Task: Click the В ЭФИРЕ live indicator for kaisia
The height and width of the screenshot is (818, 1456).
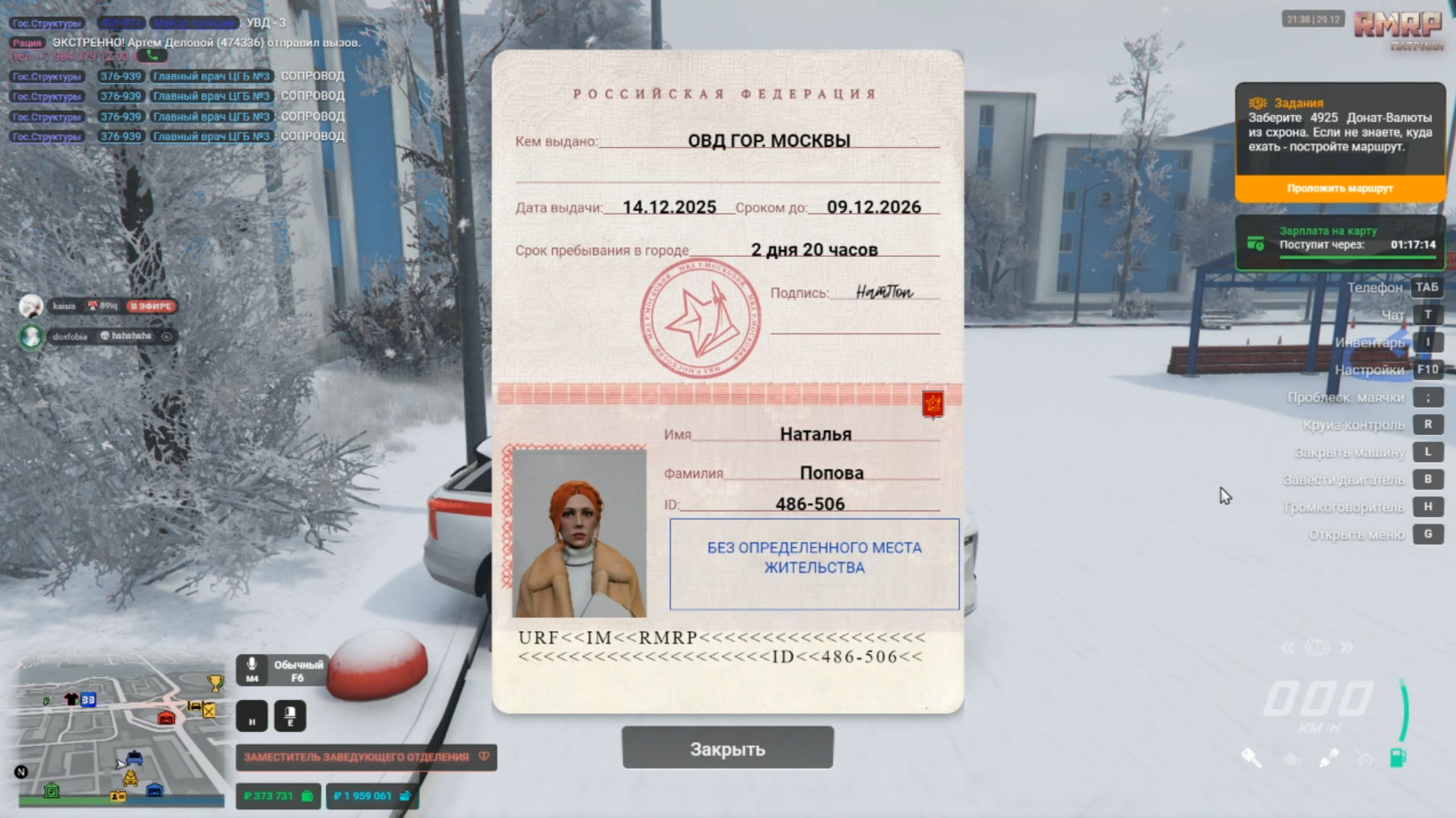Action: [152, 308]
